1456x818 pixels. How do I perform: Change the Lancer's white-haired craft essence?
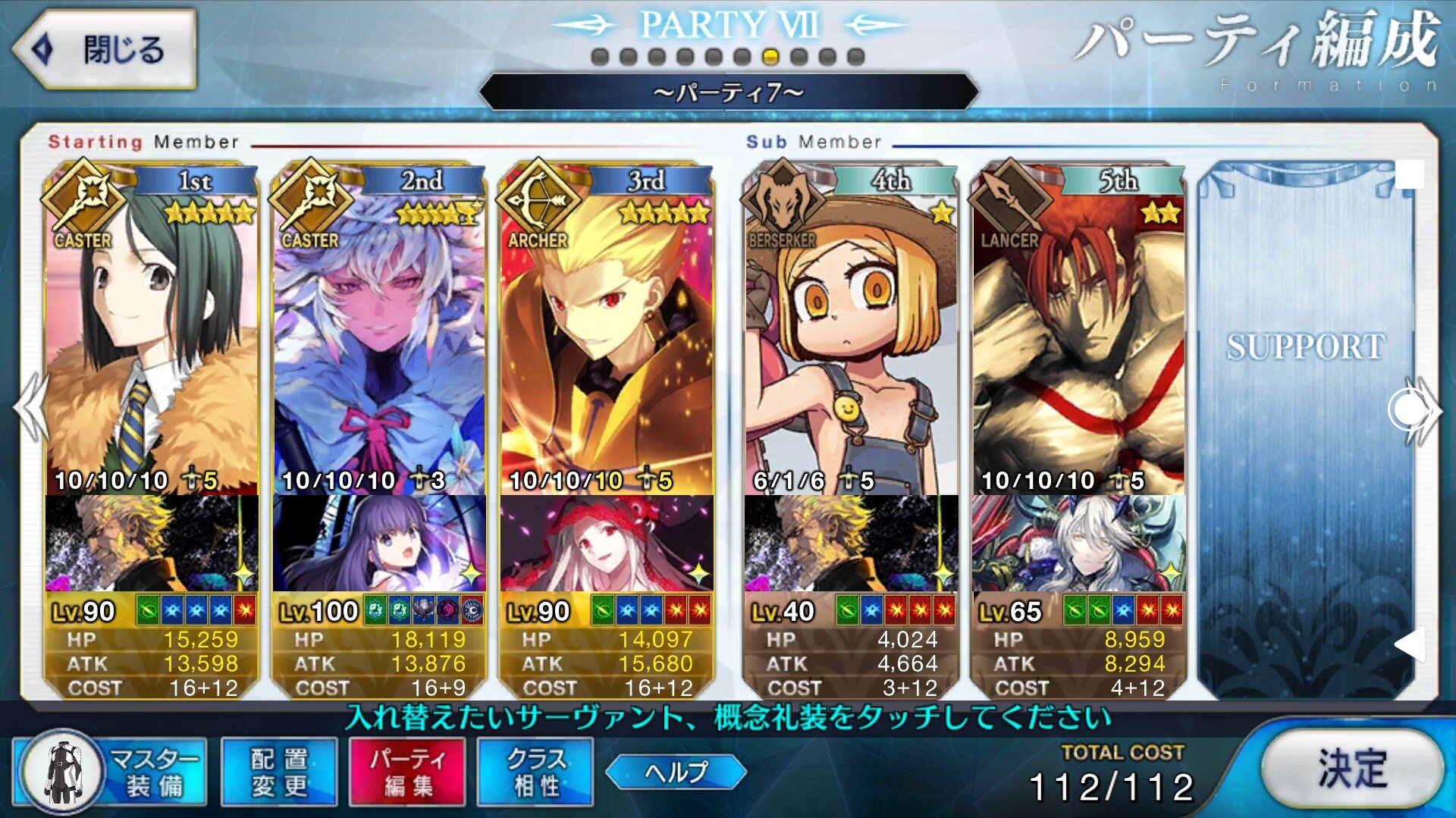click(1078, 544)
